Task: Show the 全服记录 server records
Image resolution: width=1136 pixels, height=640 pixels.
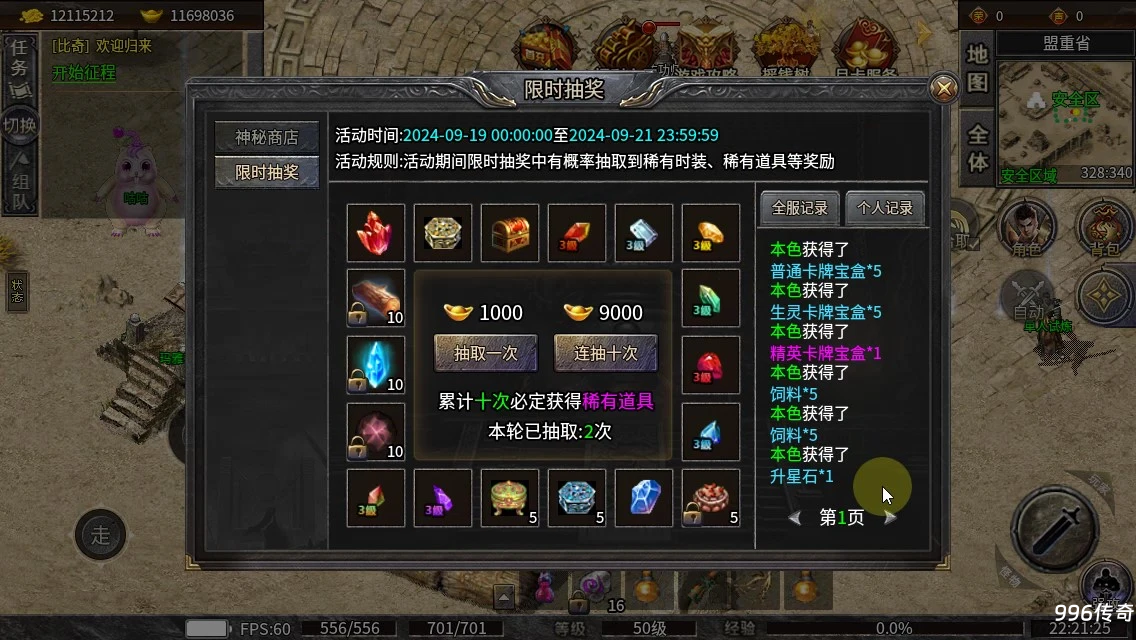Action: pyautogui.click(x=800, y=208)
